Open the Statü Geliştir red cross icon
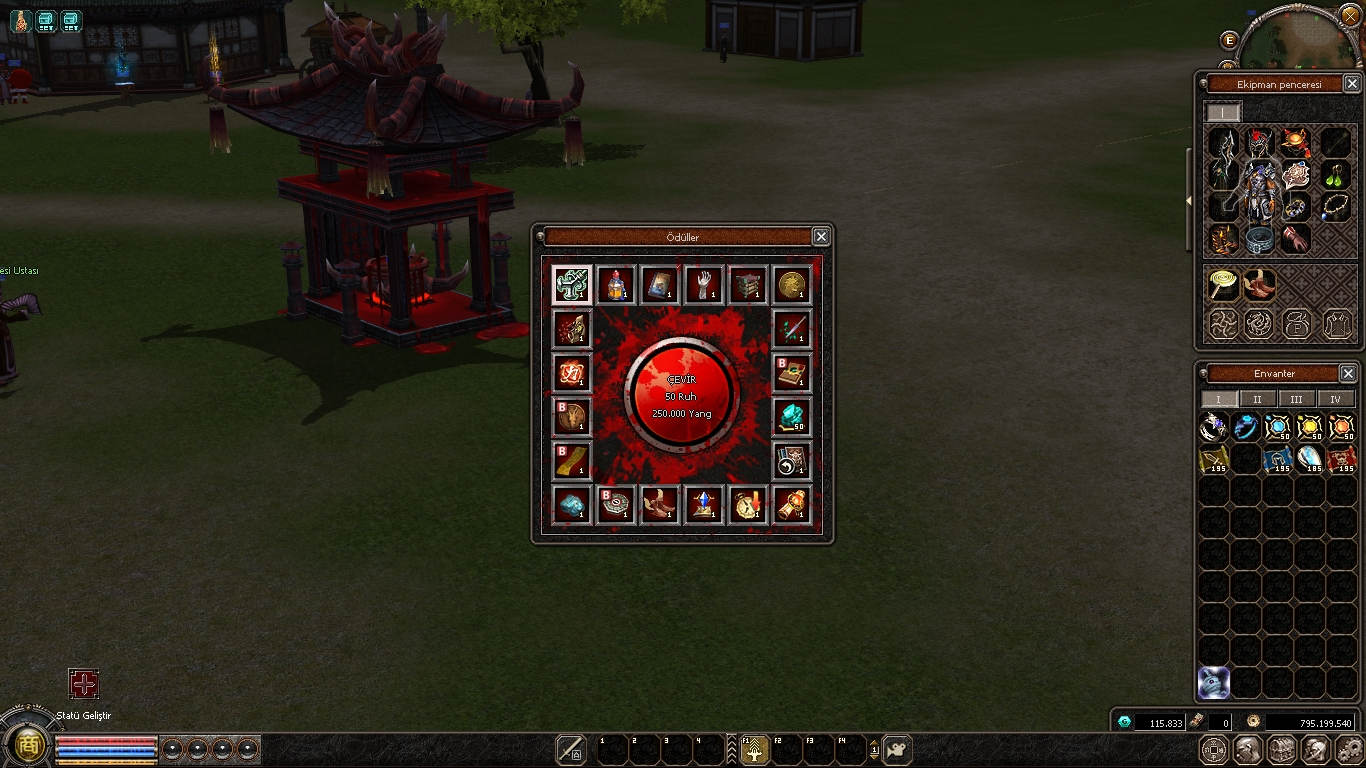The image size is (1366, 768). point(84,684)
